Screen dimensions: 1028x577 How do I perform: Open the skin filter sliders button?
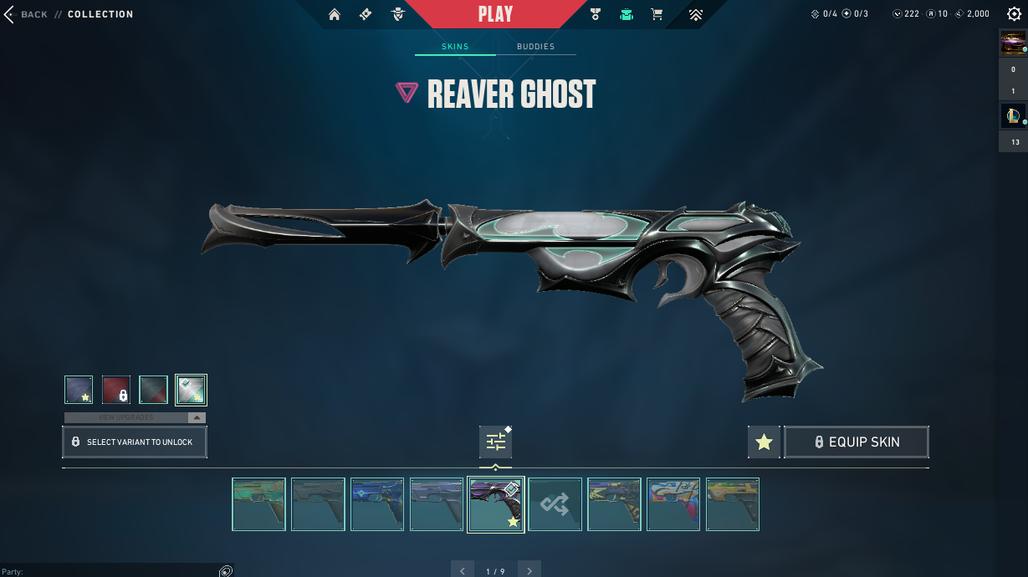coord(495,442)
